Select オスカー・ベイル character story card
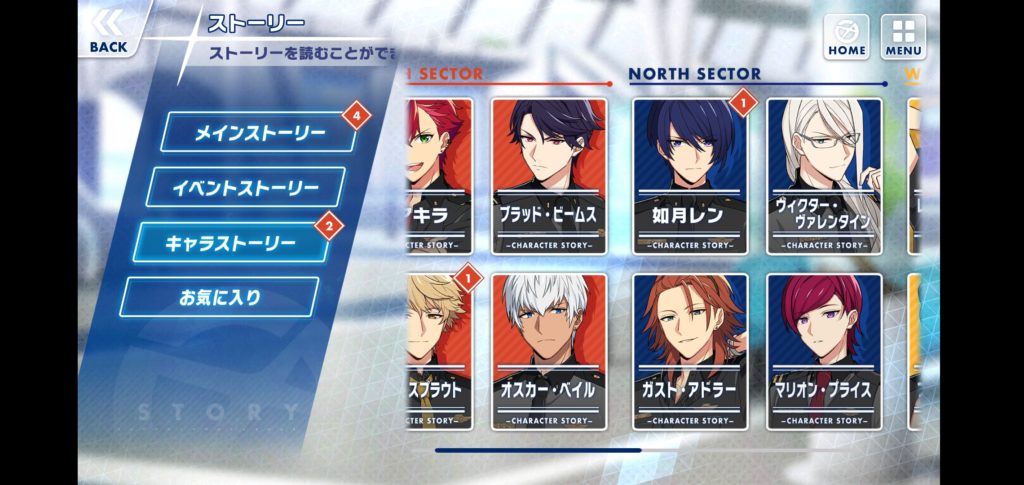Viewport: 1024px width, 485px height. (x=549, y=348)
